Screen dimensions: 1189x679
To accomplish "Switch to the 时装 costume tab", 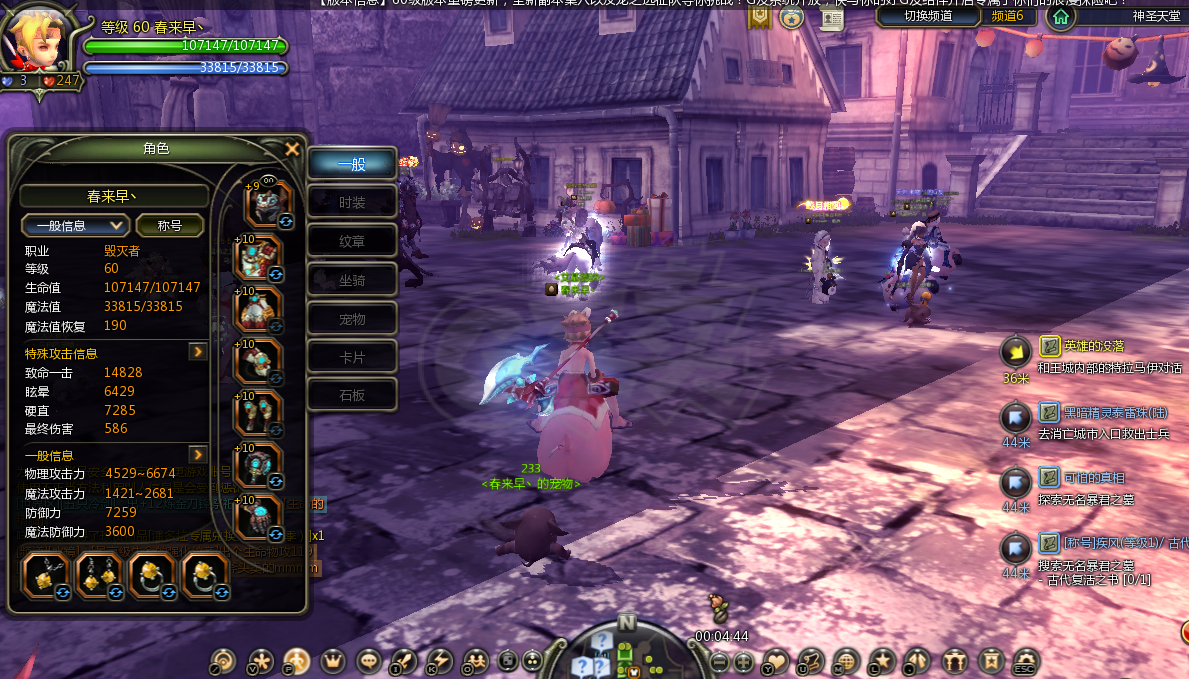I will pyautogui.click(x=352, y=203).
